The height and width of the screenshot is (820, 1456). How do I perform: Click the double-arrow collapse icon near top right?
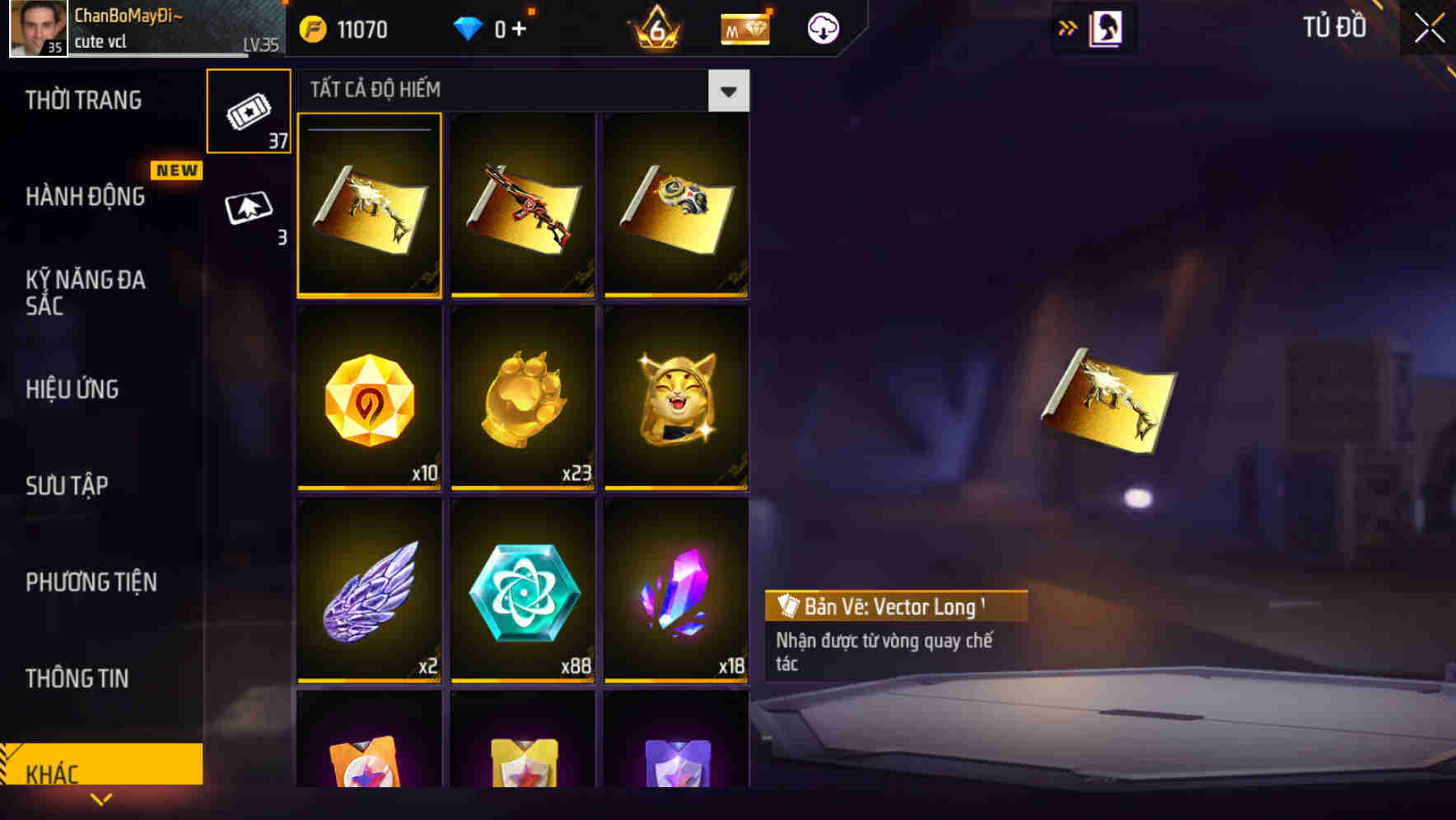(x=1066, y=27)
